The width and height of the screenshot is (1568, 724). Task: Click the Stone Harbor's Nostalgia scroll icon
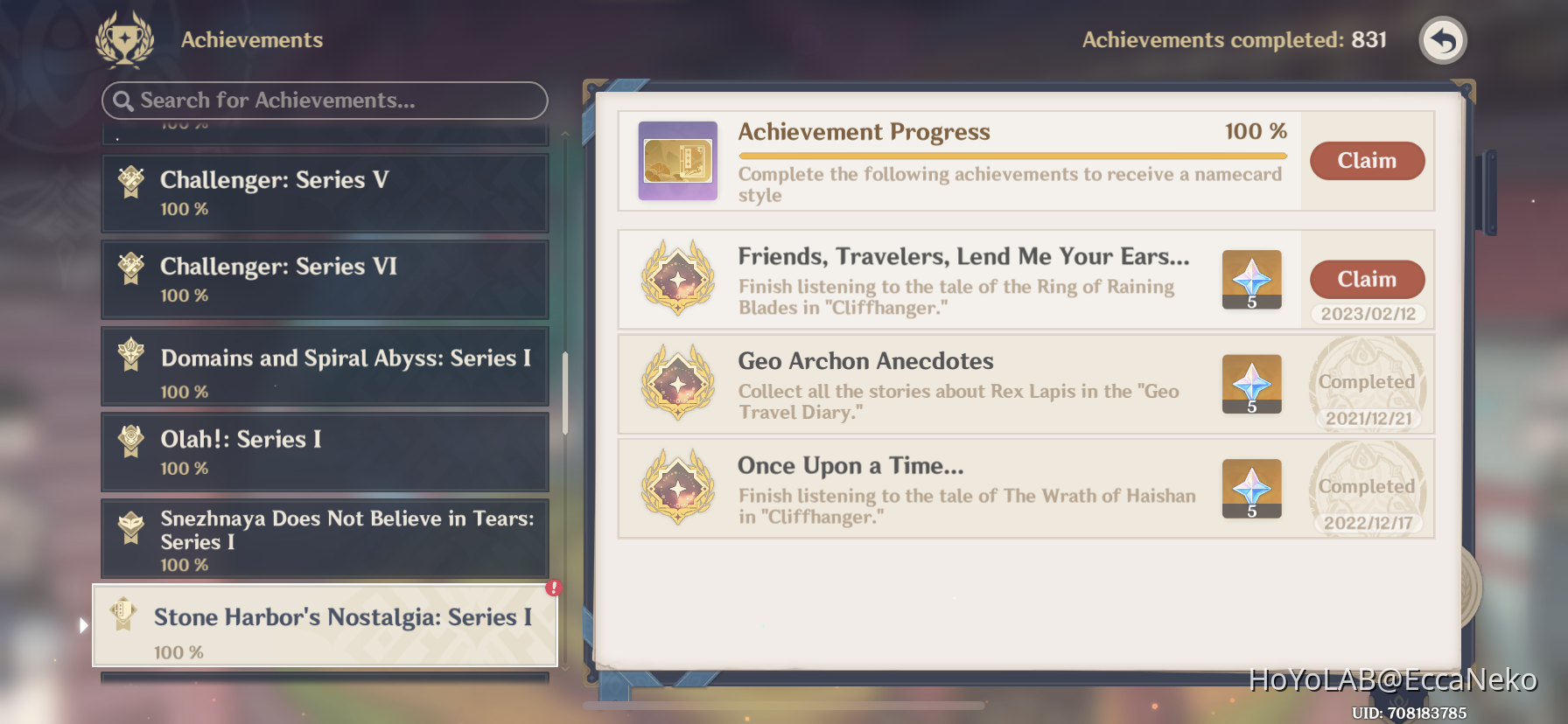coord(123,614)
